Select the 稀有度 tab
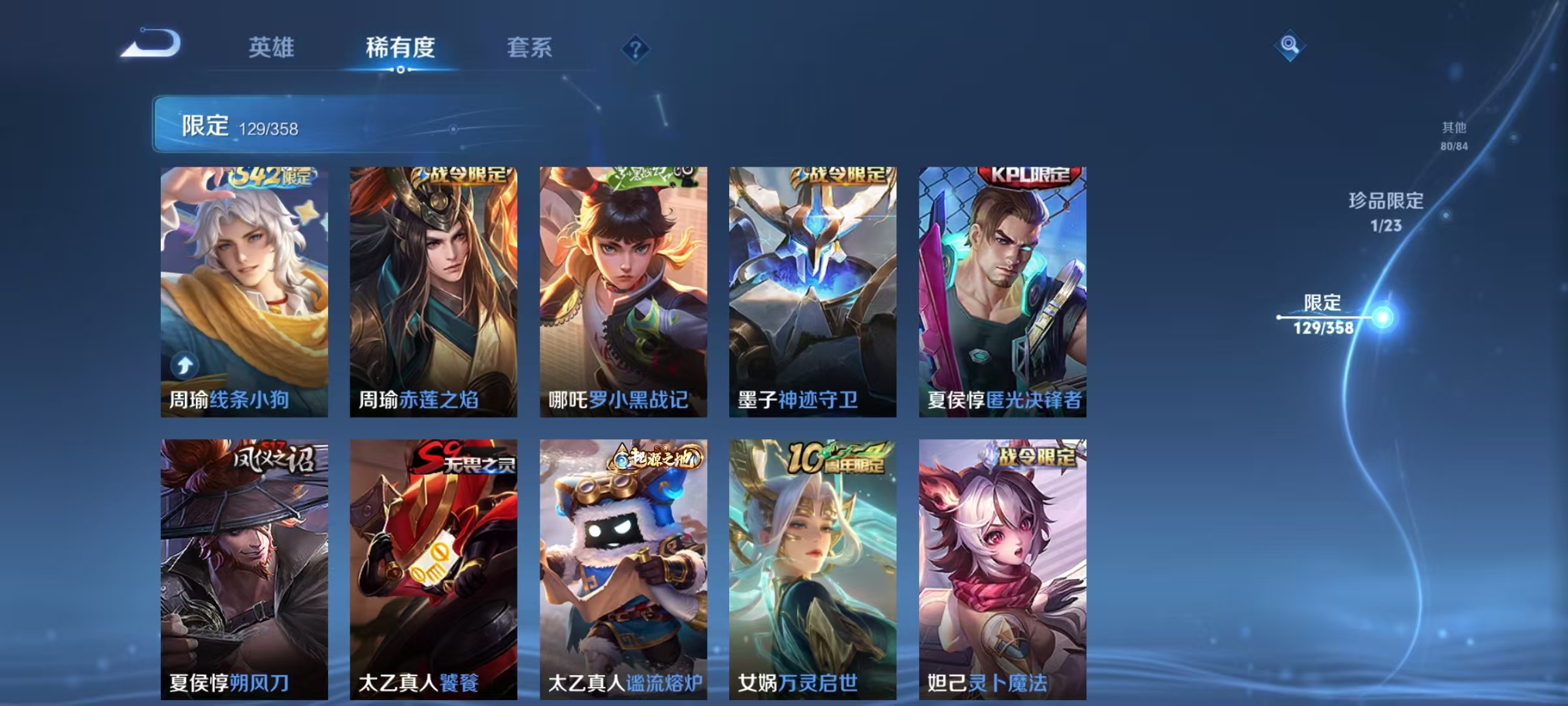 (x=401, y=47)
